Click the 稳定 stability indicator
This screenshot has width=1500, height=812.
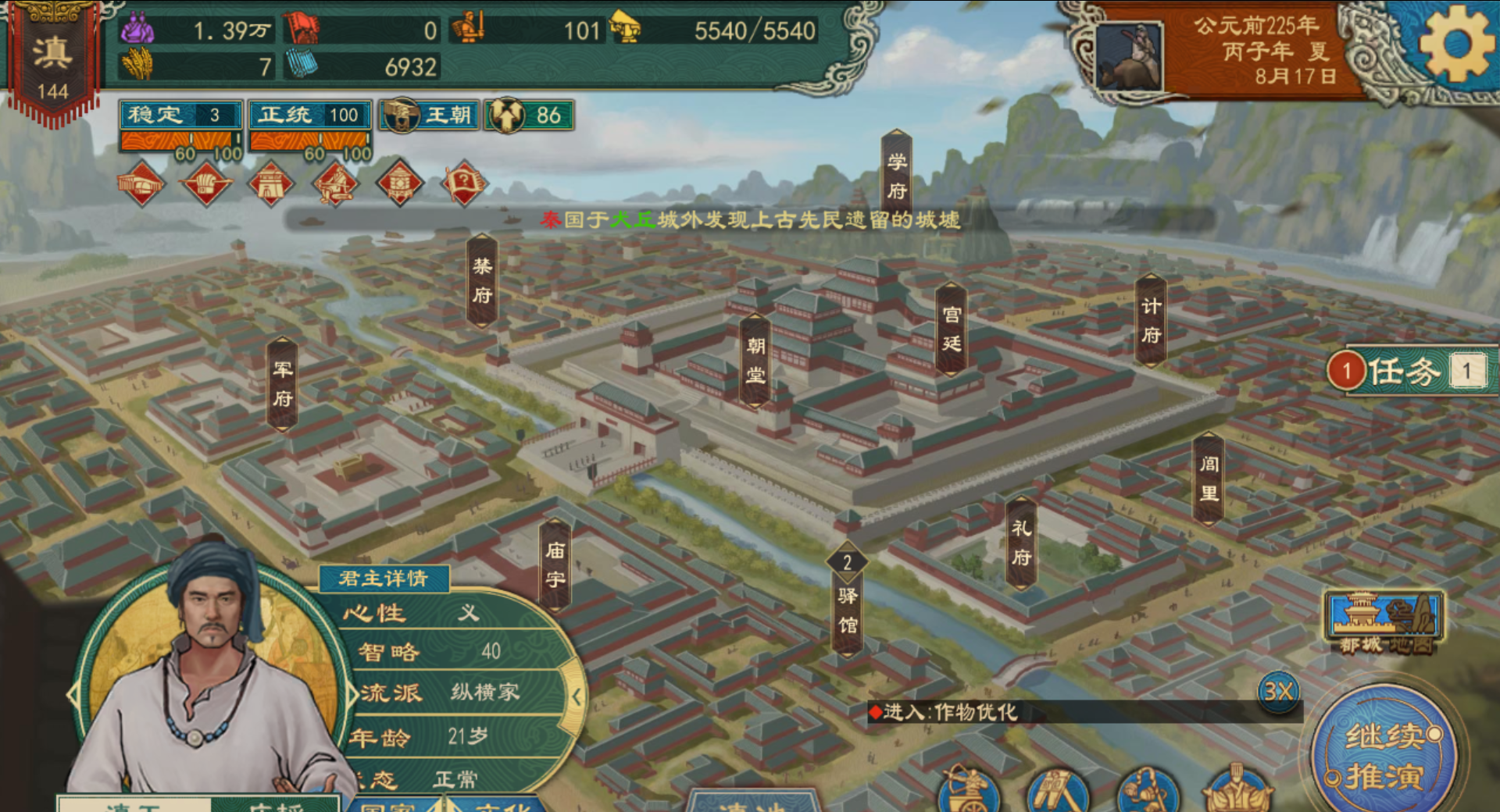[x=180, y=116]
